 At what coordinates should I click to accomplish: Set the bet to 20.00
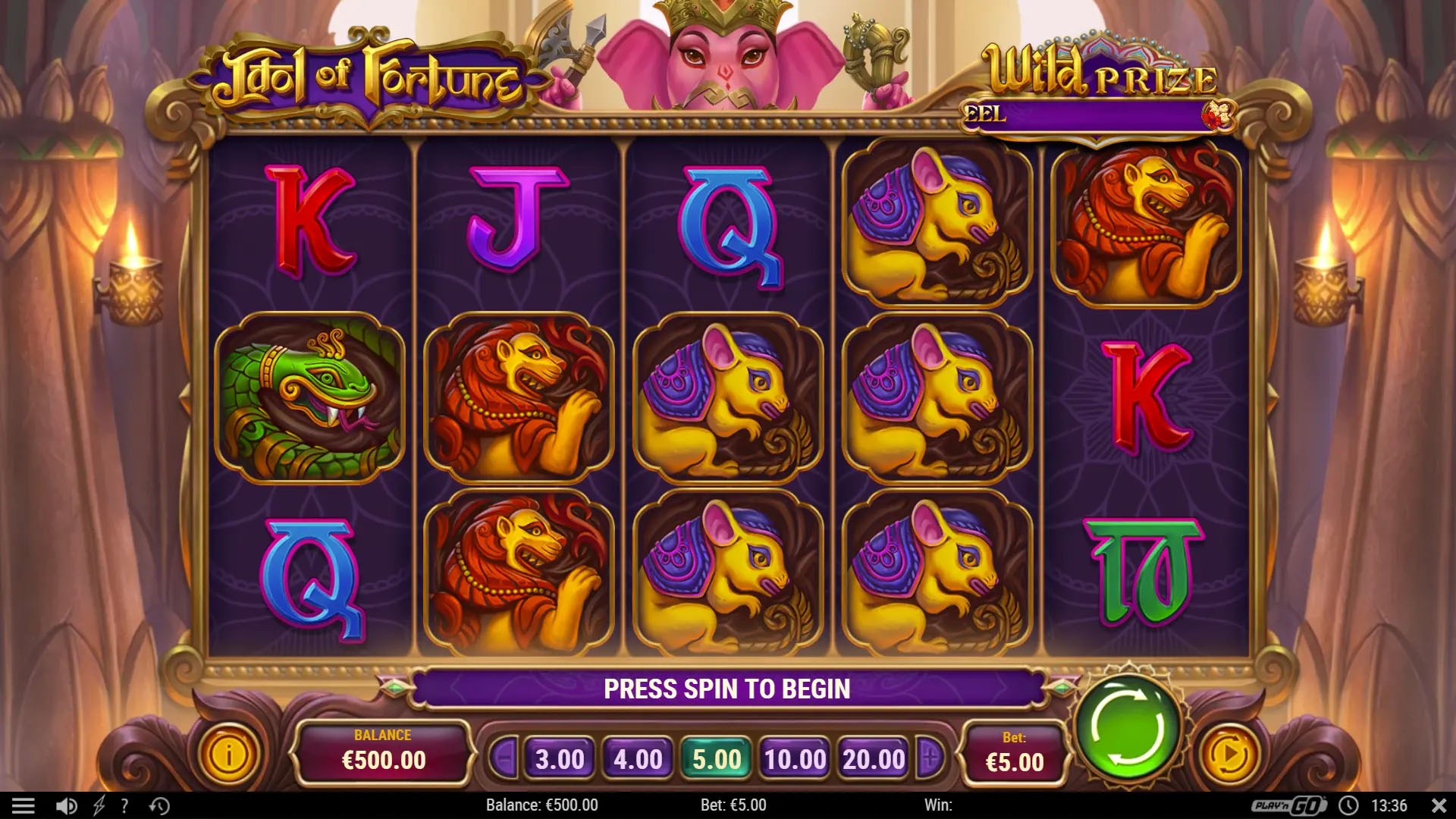click(874, 759)
